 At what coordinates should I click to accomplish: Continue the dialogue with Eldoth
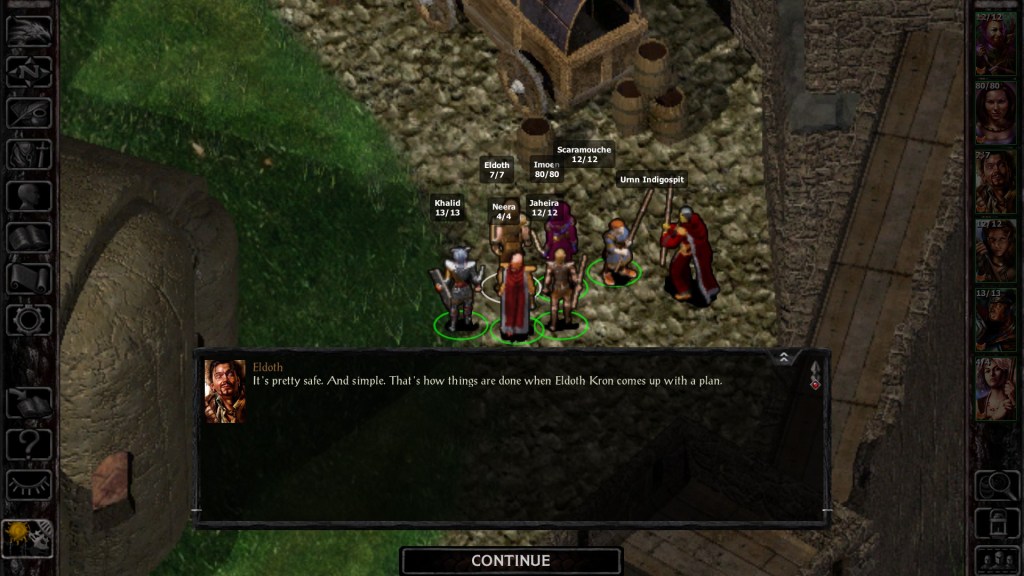click(x=511, y=561)
